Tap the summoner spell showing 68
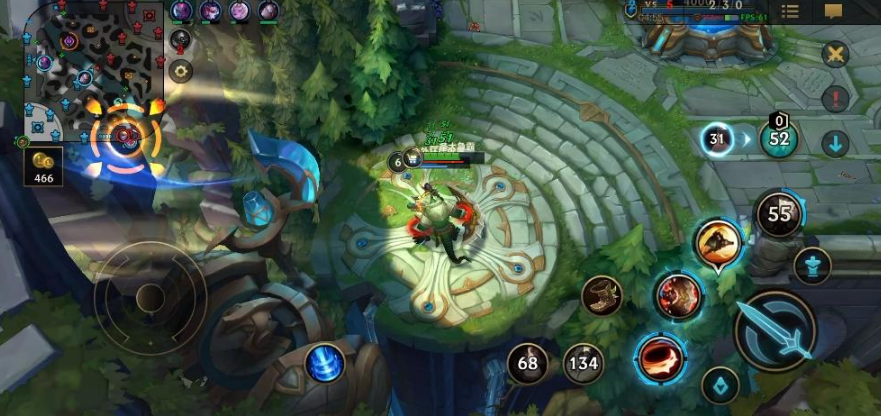Image resolution: width=881 pixels, height=416 pixels. tap(527, 363)
